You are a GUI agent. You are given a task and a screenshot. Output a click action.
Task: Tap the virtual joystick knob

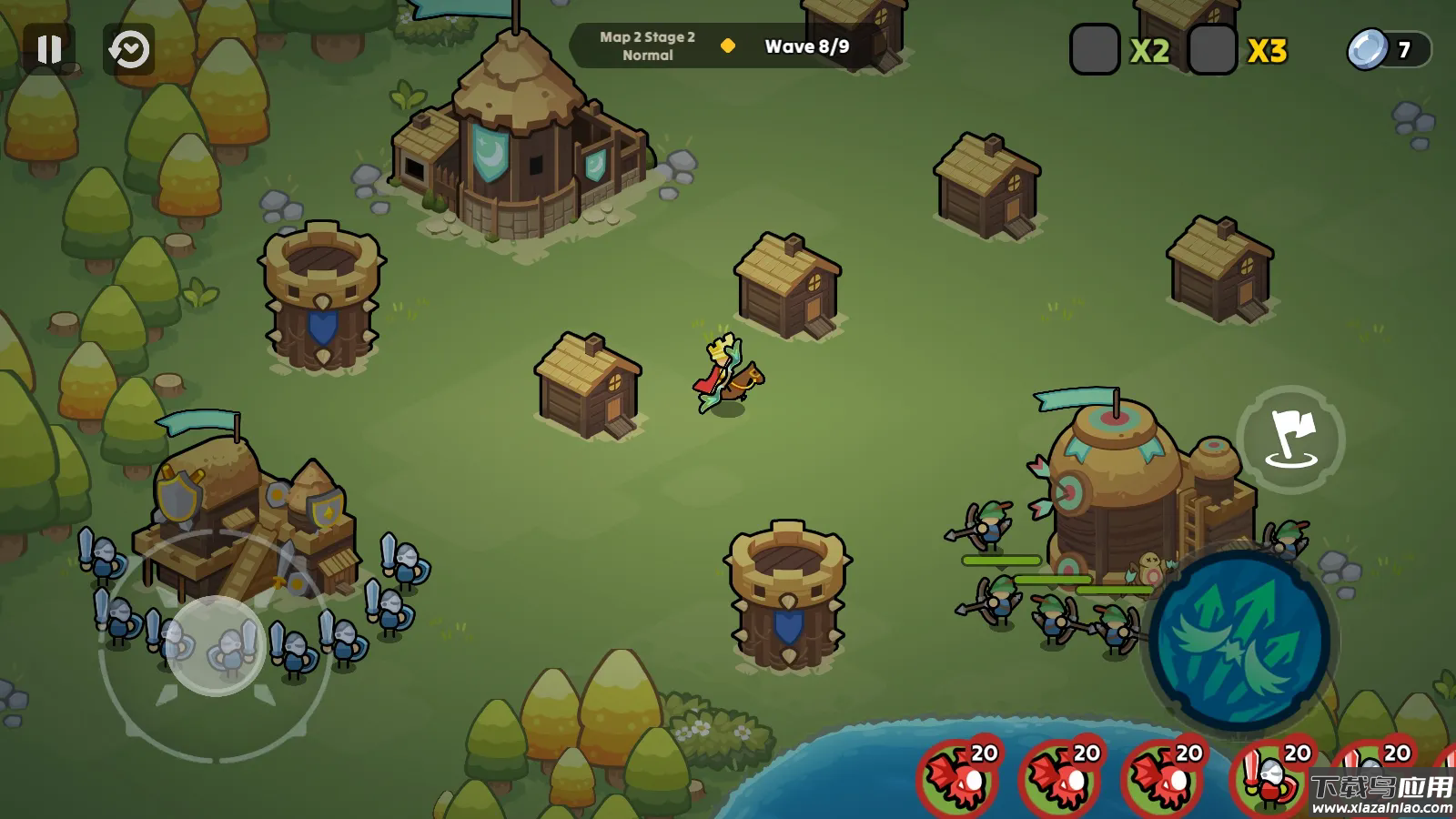coord(216,646)
